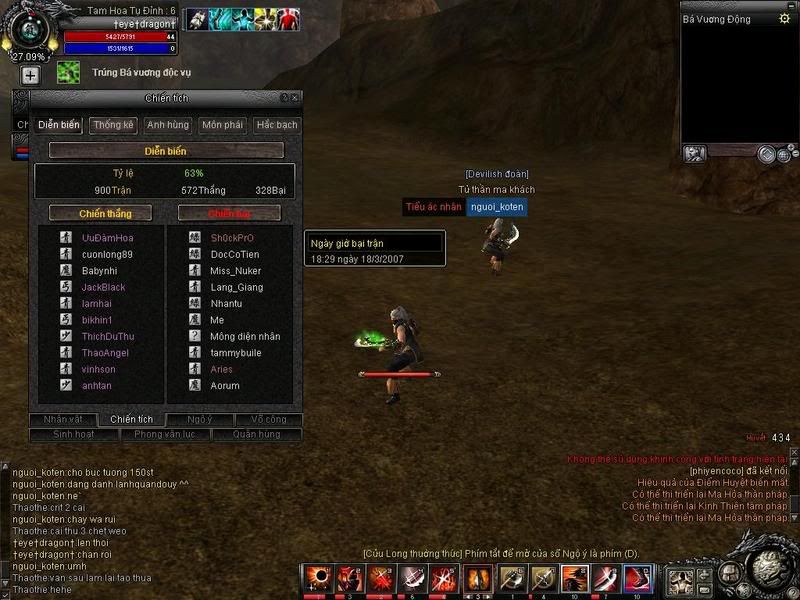Viewport: 800px width, 600px height.
Task: Open the Nhân vật bottom tab
Action: pyautogui.click(x=63, y=419)
